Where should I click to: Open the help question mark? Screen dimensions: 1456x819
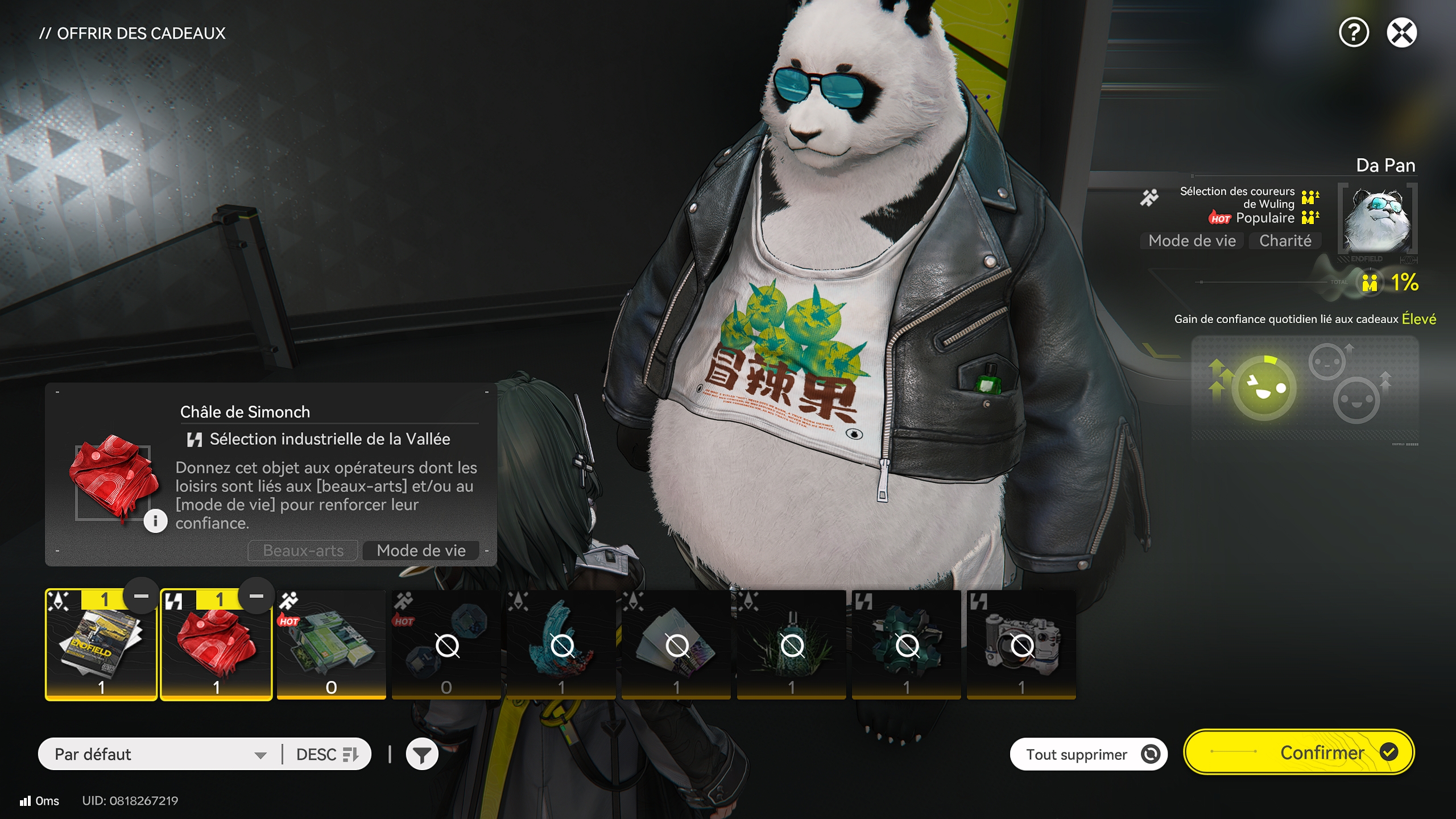tap(1354, 32)
